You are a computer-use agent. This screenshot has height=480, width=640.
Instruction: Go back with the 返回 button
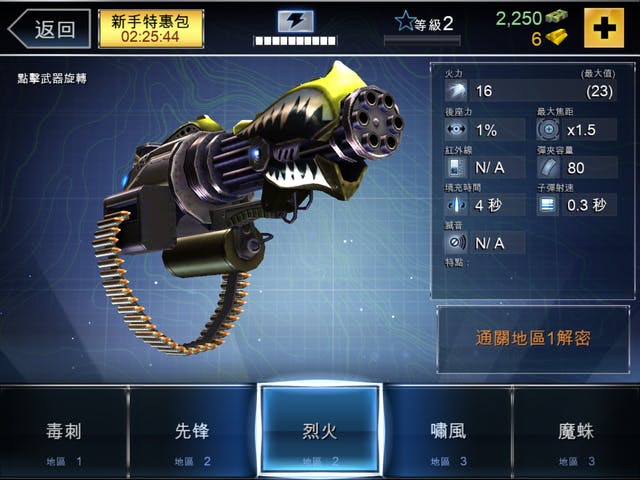click(x=48, y=28)
